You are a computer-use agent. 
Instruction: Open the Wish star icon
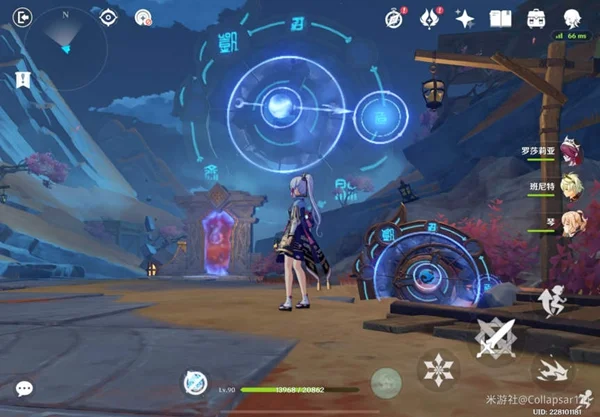tap(464, 18)
